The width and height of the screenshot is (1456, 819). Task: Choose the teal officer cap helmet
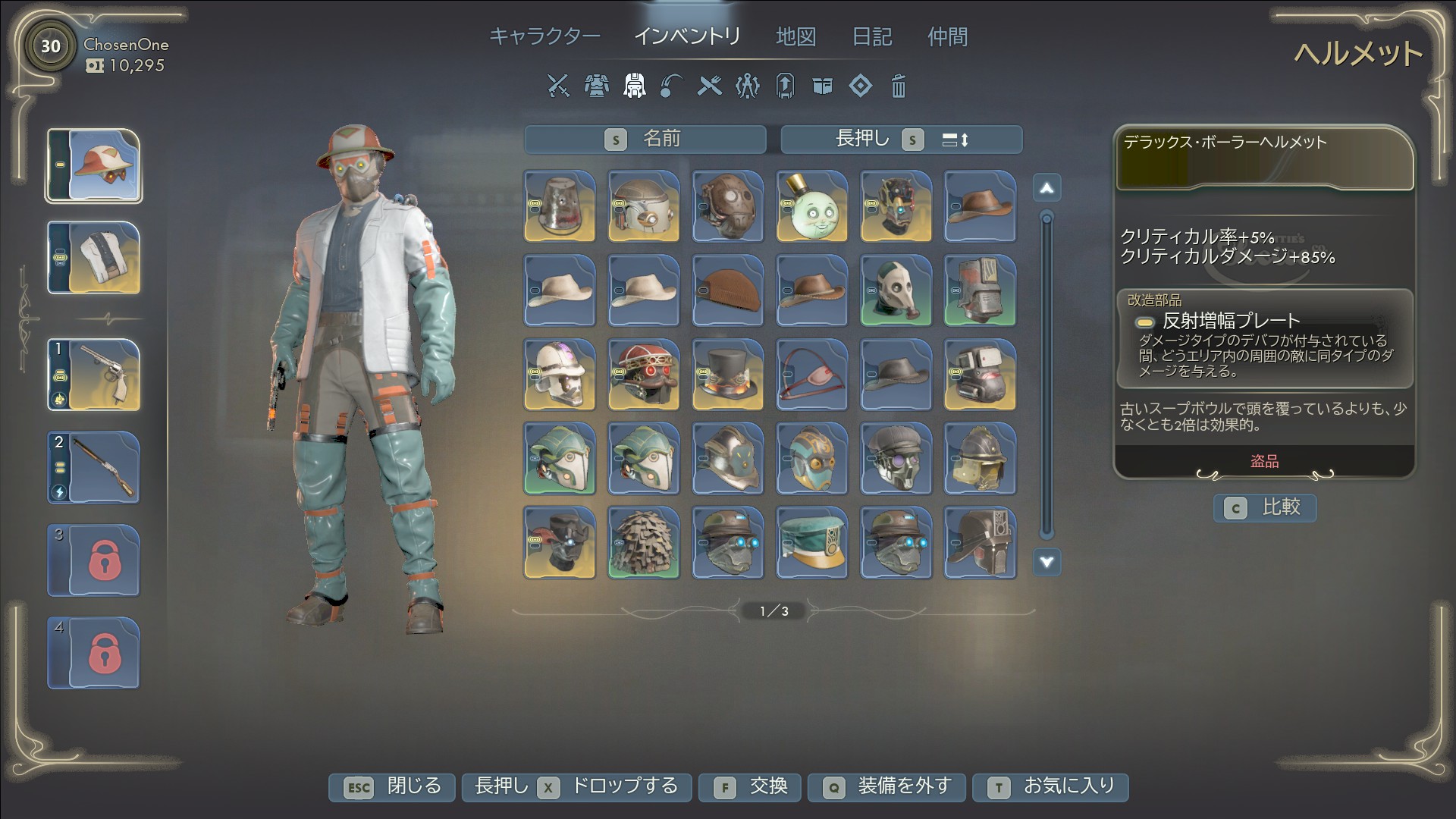coord(811,543)
